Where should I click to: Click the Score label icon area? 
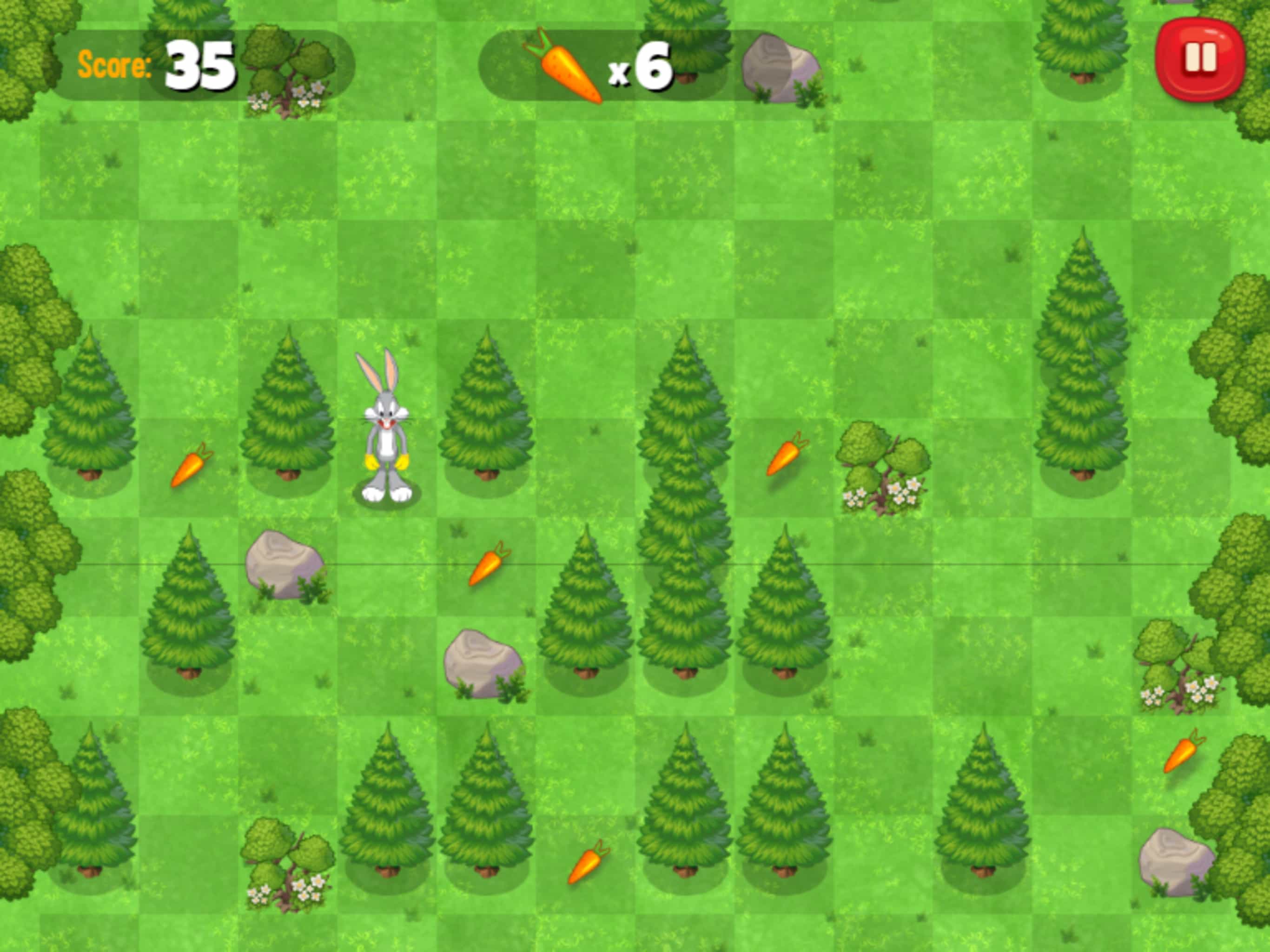click(114, 65)
